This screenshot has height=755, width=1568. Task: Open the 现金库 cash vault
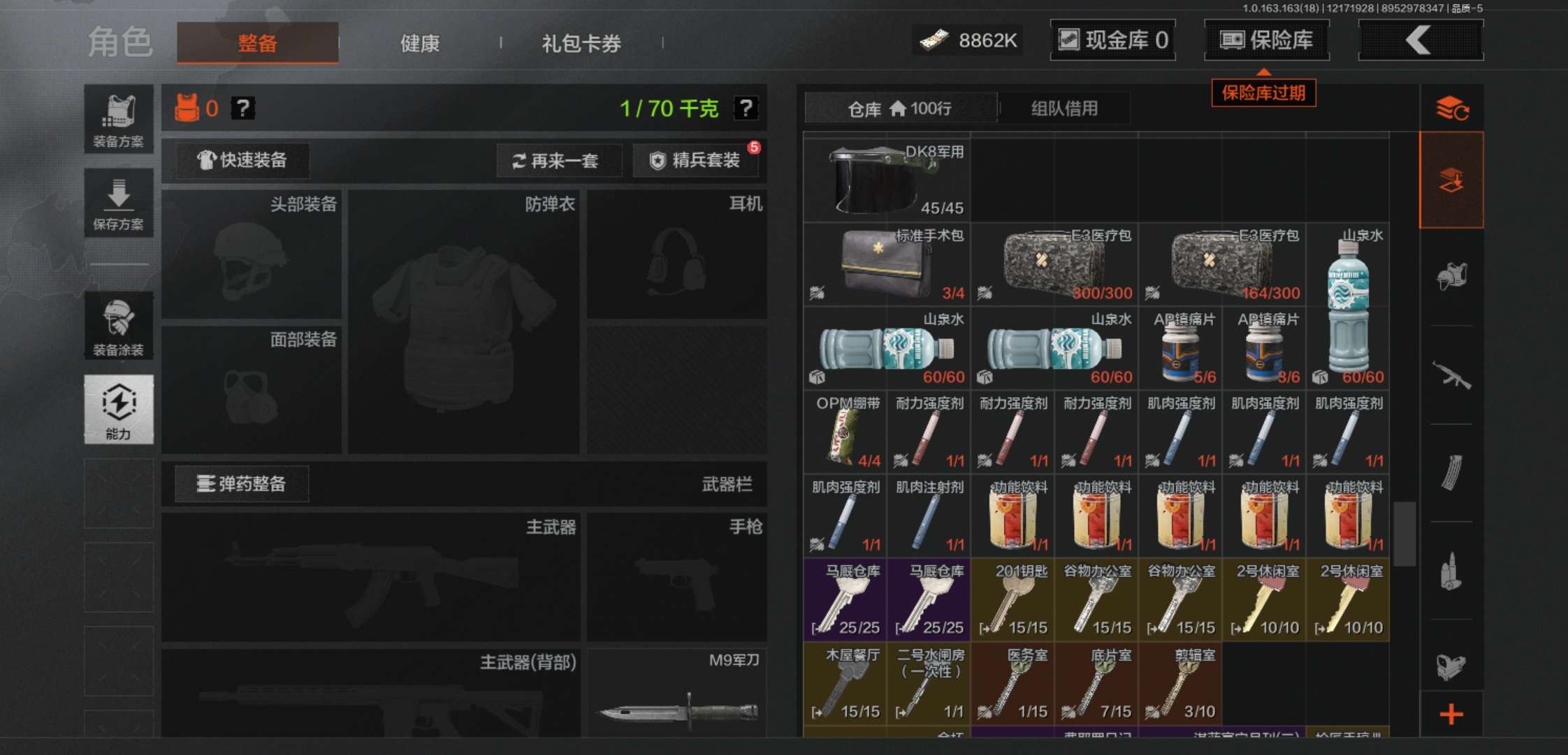click(1112, 41)
